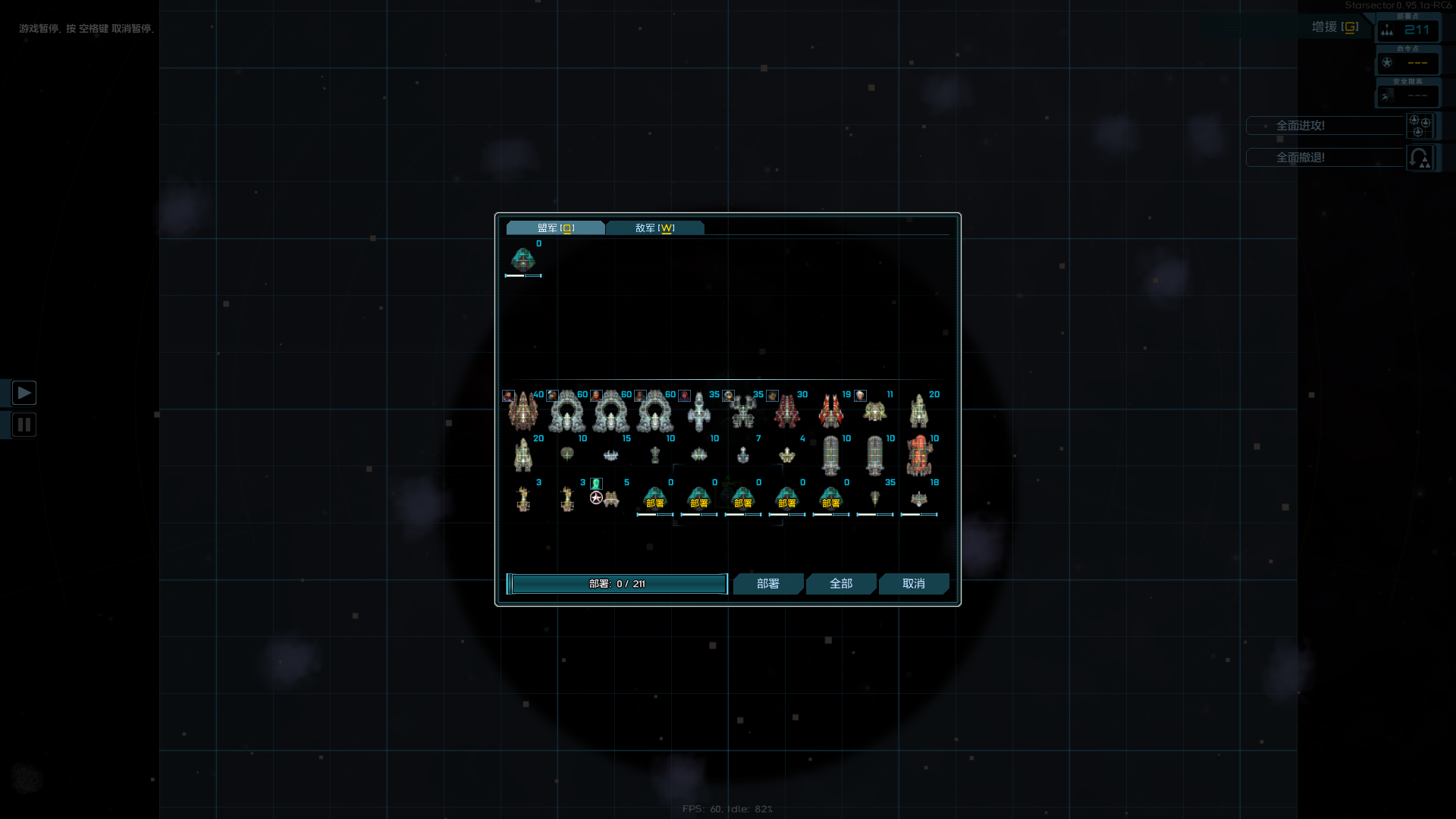Click the white-haired officer portrait on the 11-point ship
Viewport: 1456px width, 819px height.
859,397
